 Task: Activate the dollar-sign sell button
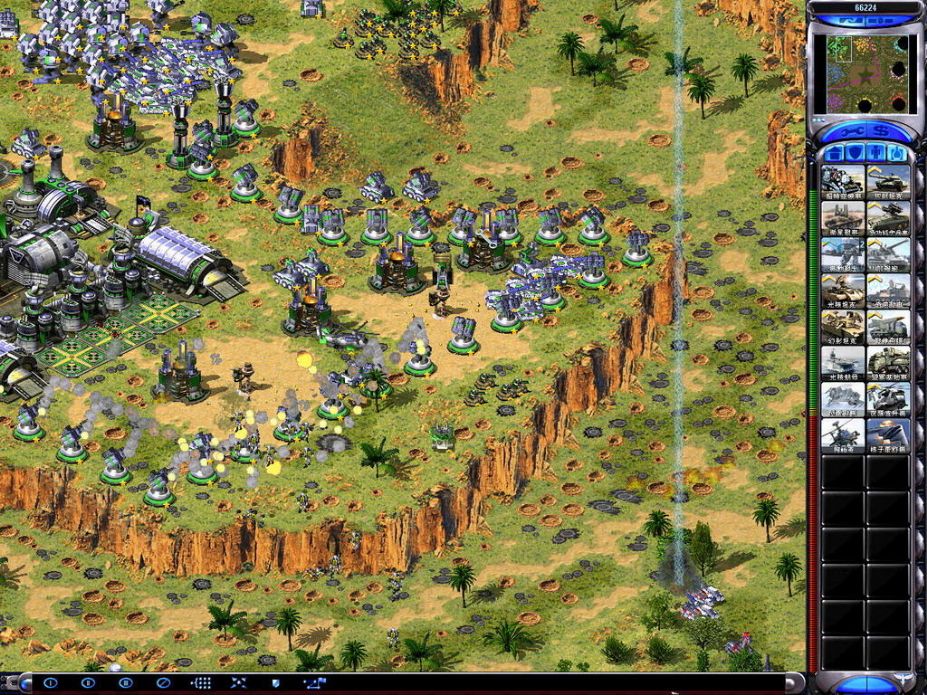click(885, 130)
